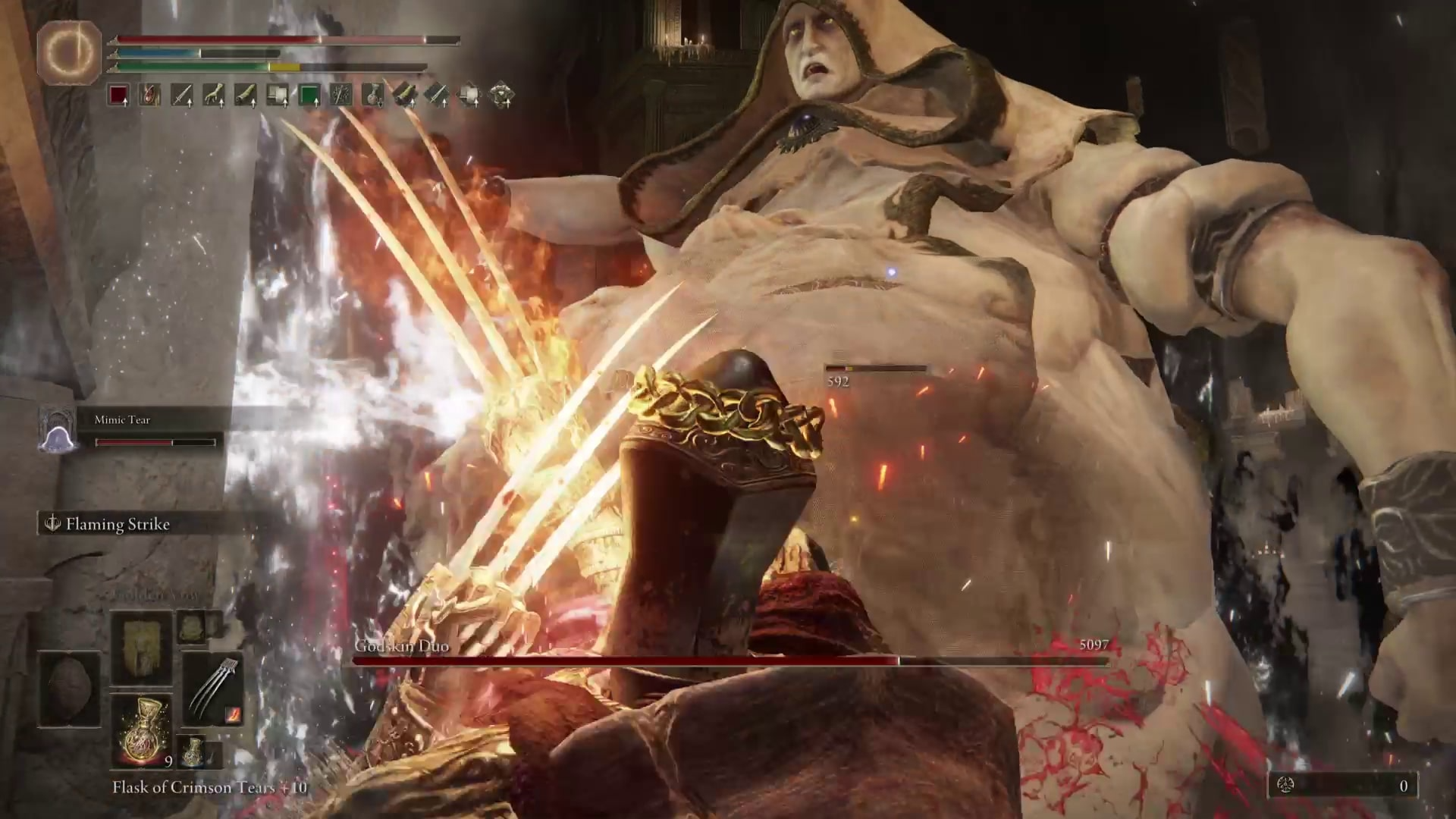Toggle the red crest quick slot
1456x819 pixels.
pos(120,95)
